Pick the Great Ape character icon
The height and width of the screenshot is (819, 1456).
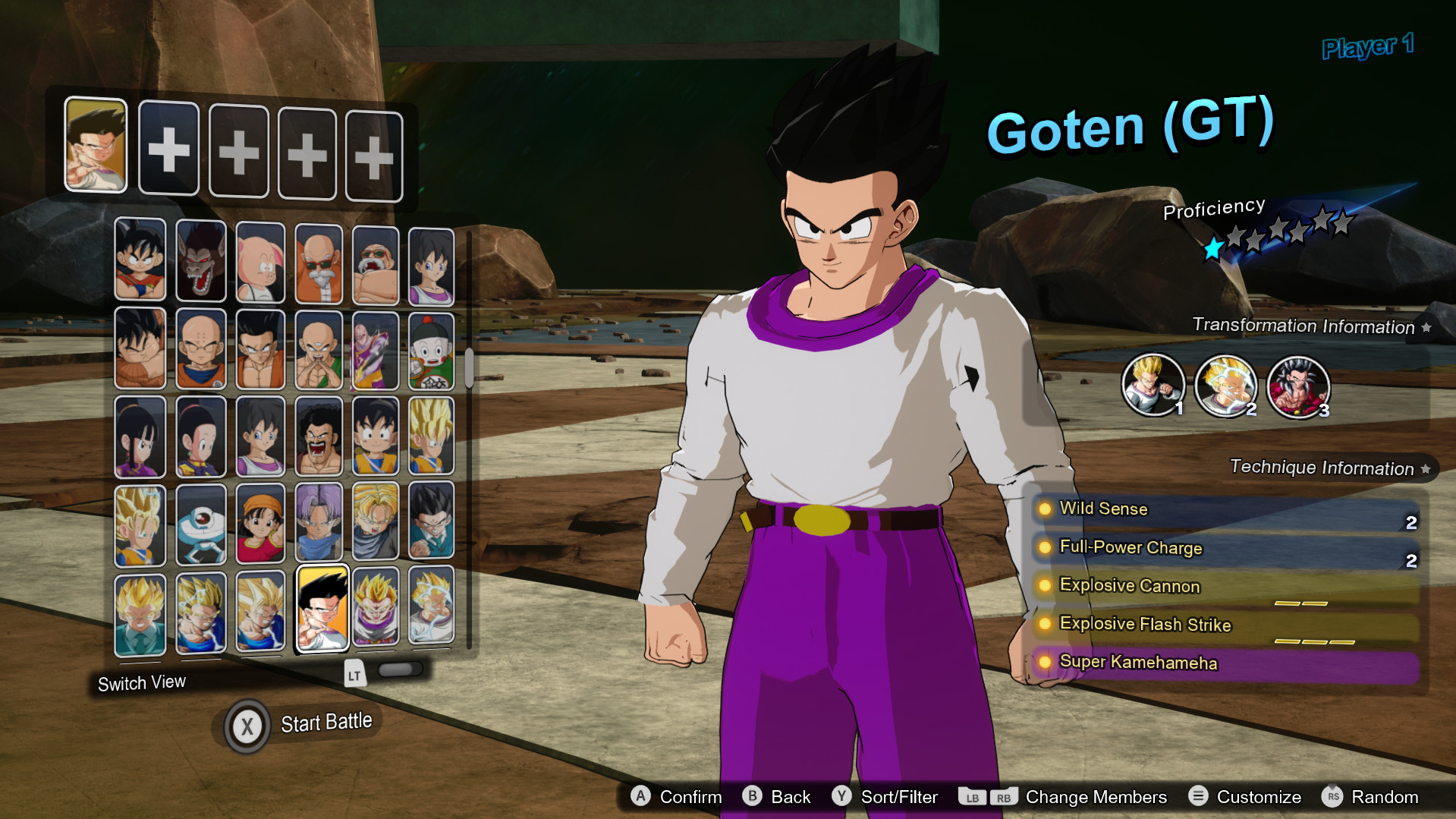pos(201,262)
